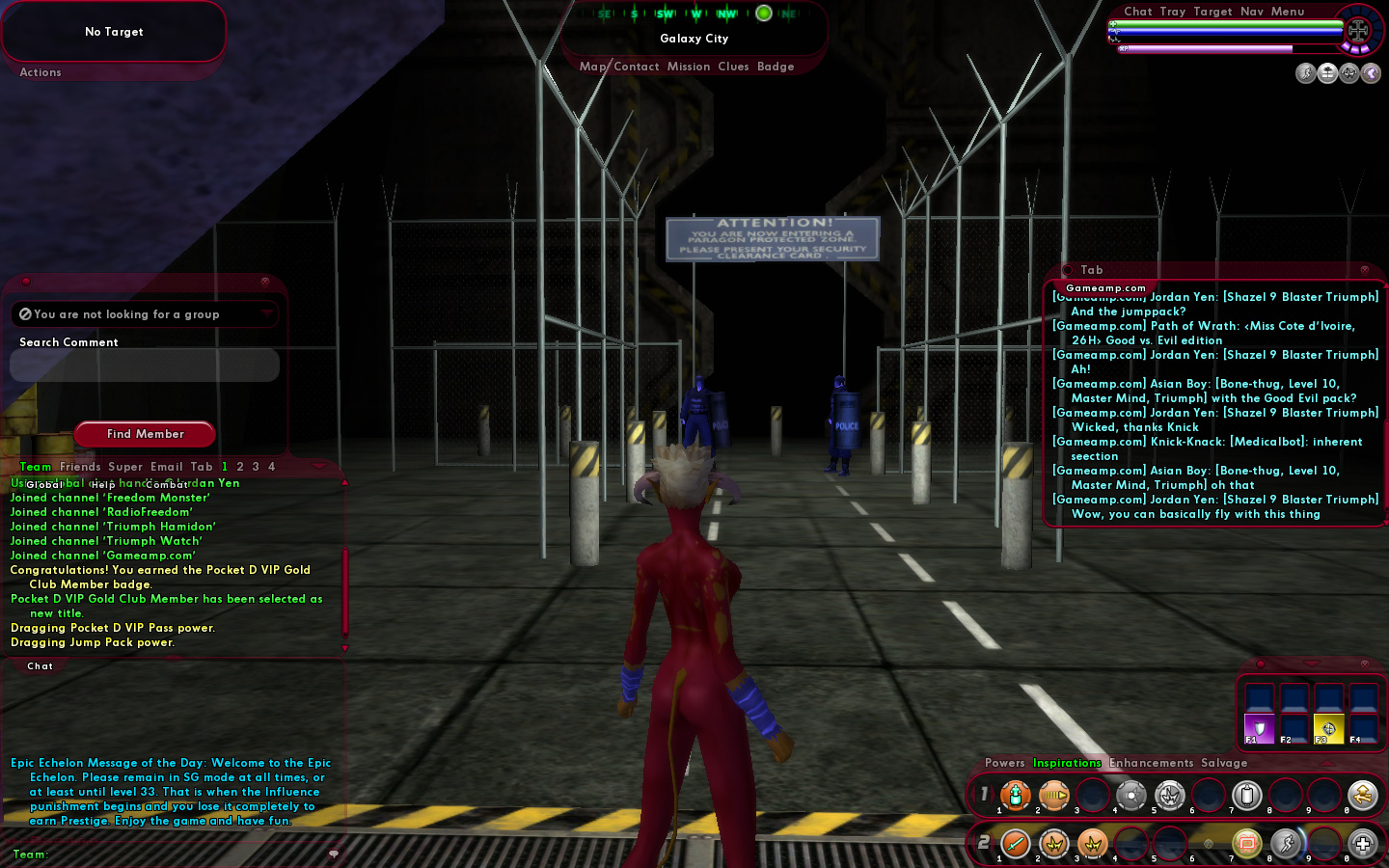1389x868 pixels.
Task: Toggle the Tray window from top bar
Action: 1173,12
